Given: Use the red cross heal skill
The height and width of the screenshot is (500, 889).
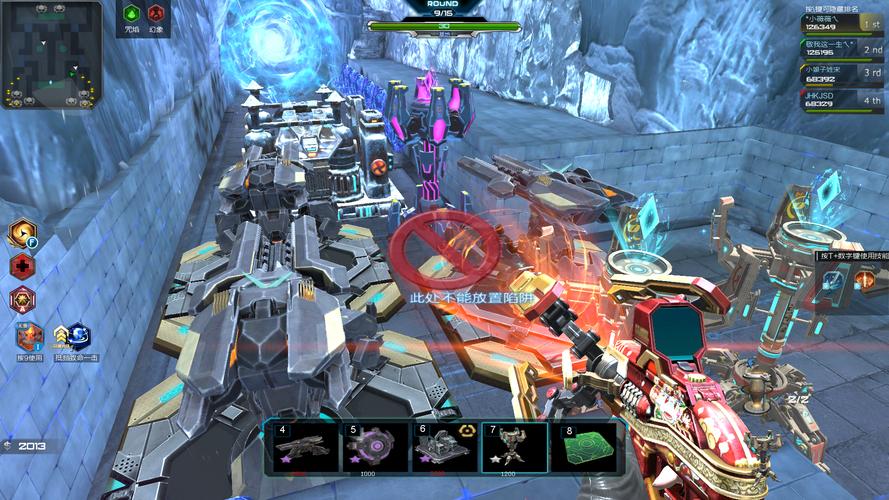Looking at the screenshot, I should [x=22, y=266].
